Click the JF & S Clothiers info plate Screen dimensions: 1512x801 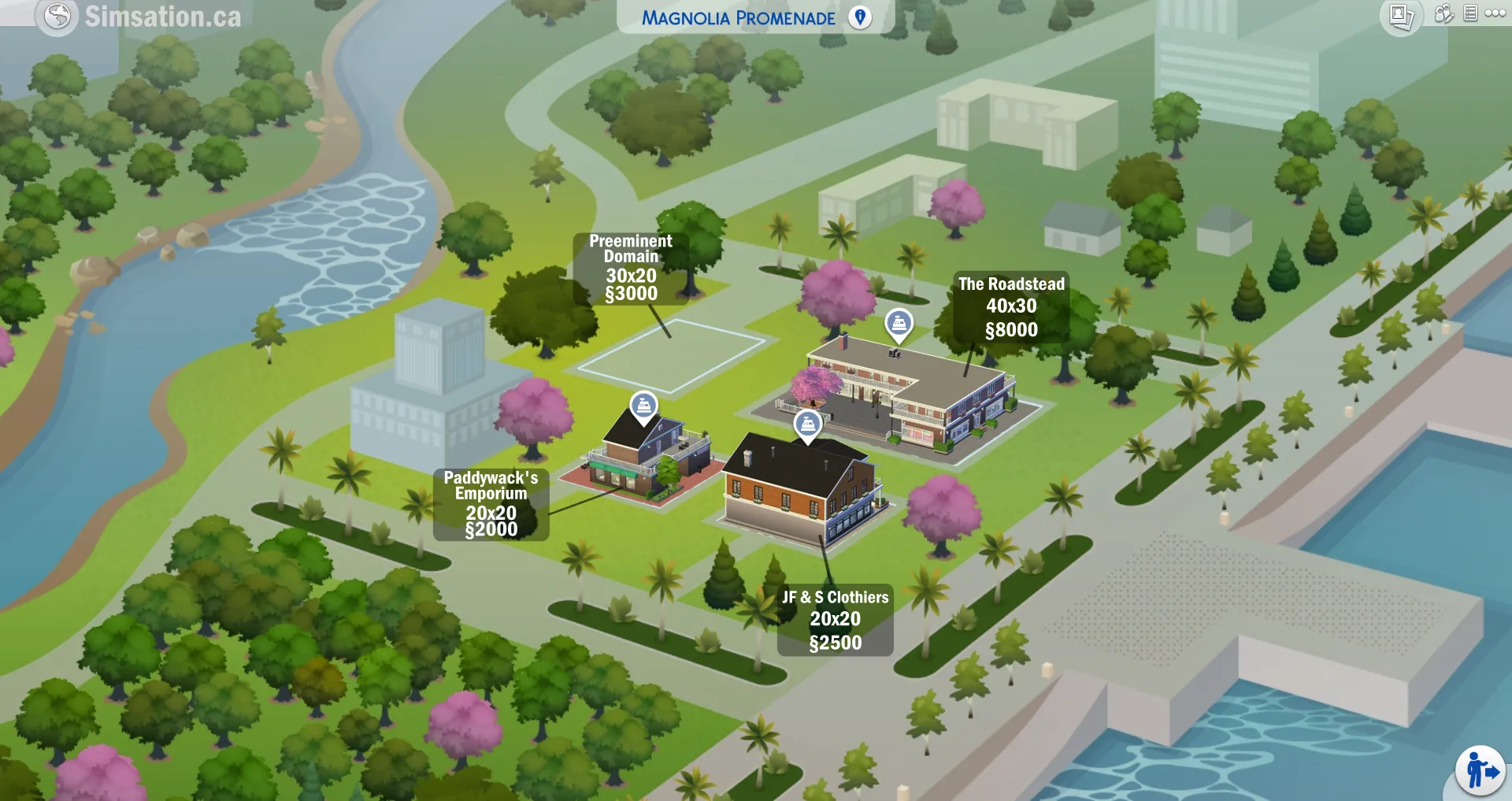click(x=834, y=619)
